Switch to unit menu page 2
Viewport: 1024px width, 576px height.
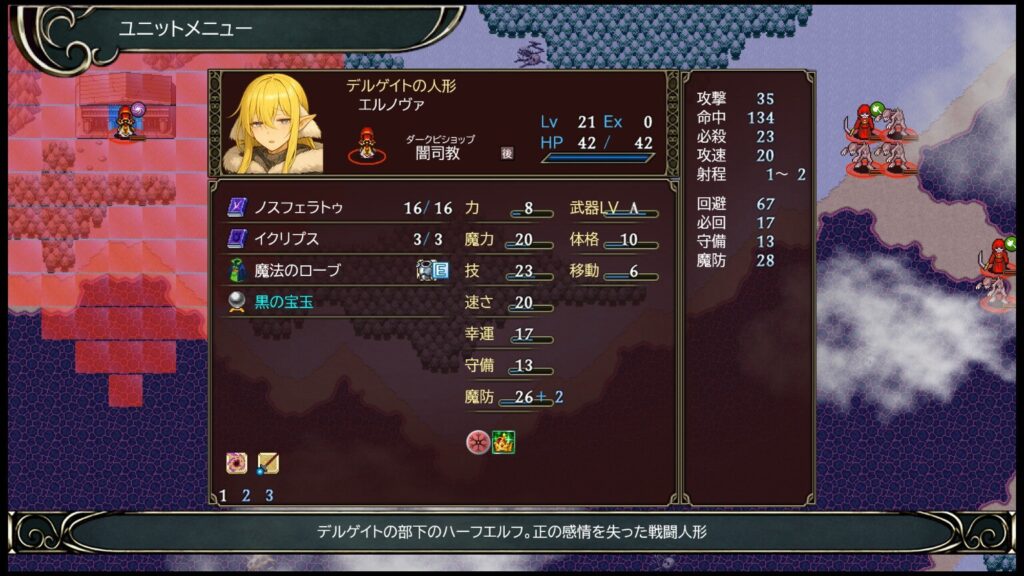click(x=246, y=495)
